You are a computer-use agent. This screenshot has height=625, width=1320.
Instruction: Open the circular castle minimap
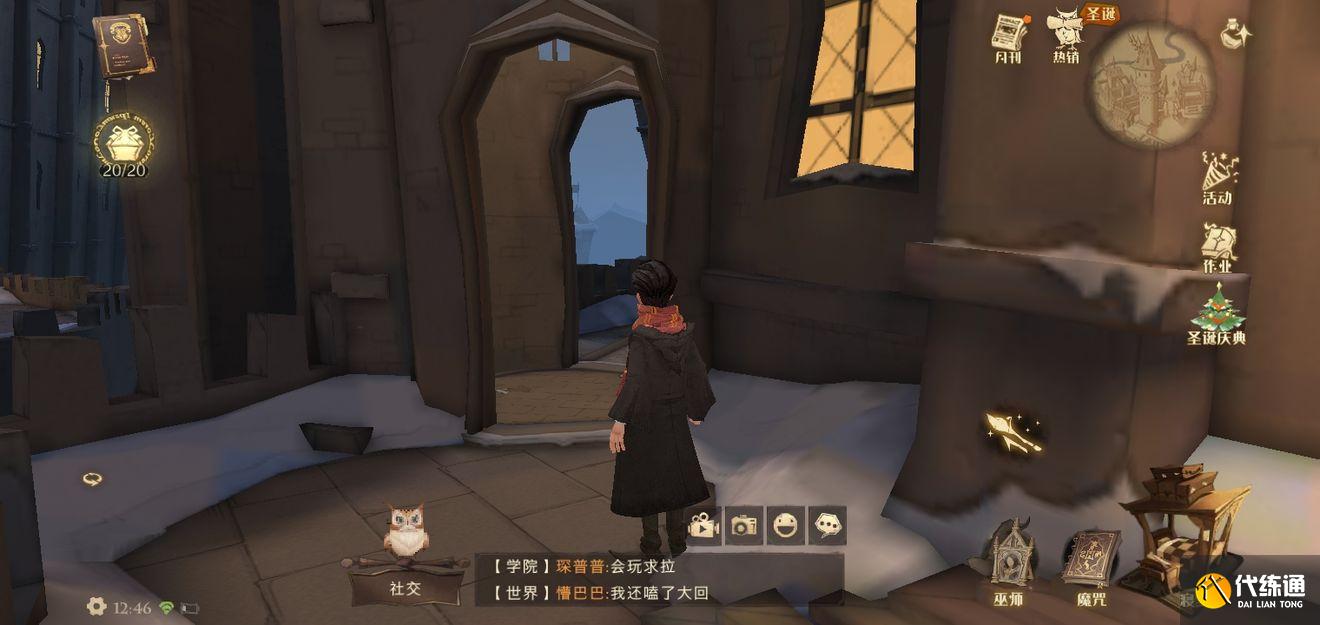(x=1151, y=84)
